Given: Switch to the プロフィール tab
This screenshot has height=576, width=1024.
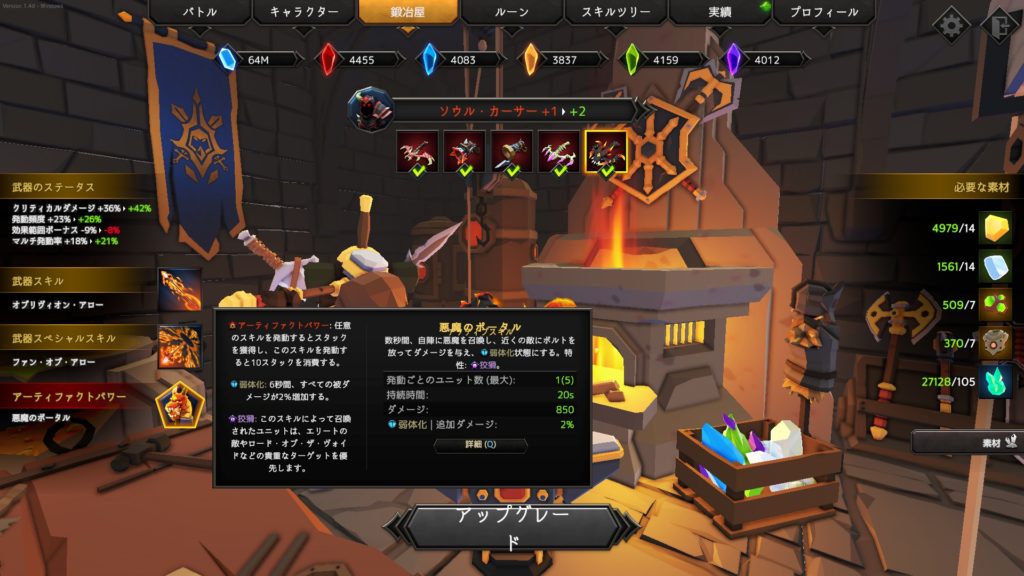Looking at the screenshot, I should coord(824,13).
